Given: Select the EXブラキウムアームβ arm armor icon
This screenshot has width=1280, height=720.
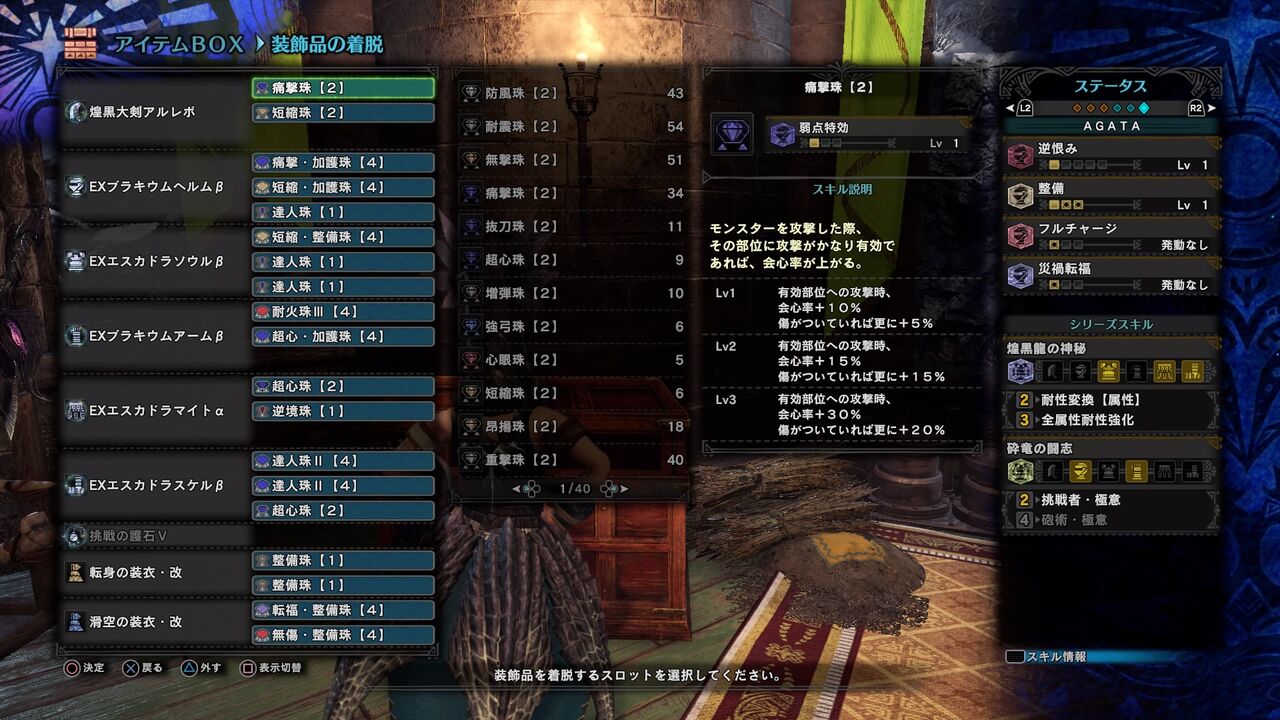Looking at the screenshot, I should 75,336.
